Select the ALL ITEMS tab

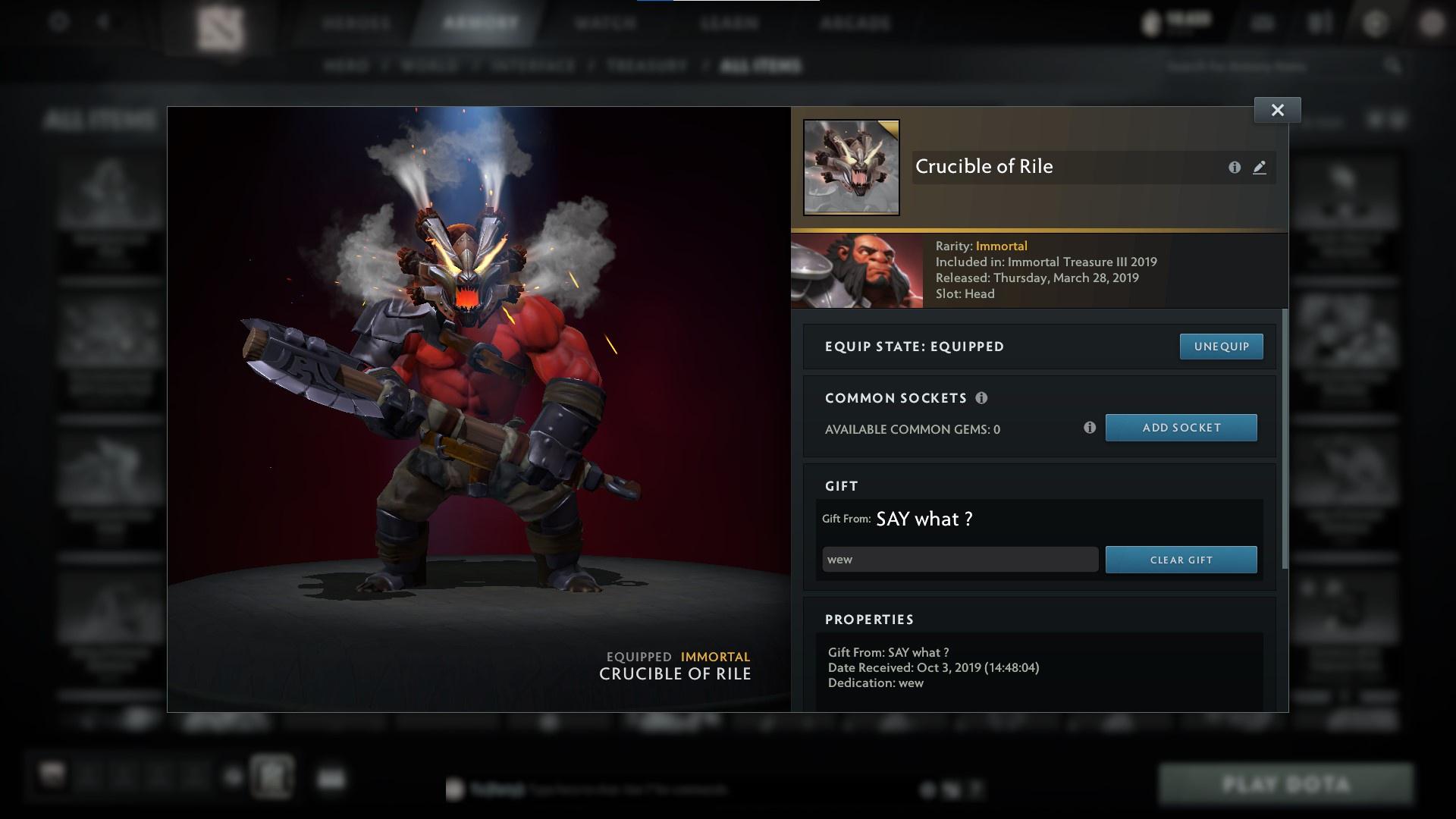tap(761, 66)
